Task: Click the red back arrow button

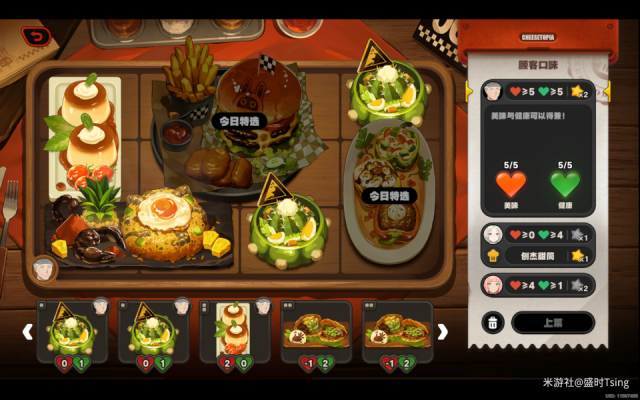Action: point(37,37)
